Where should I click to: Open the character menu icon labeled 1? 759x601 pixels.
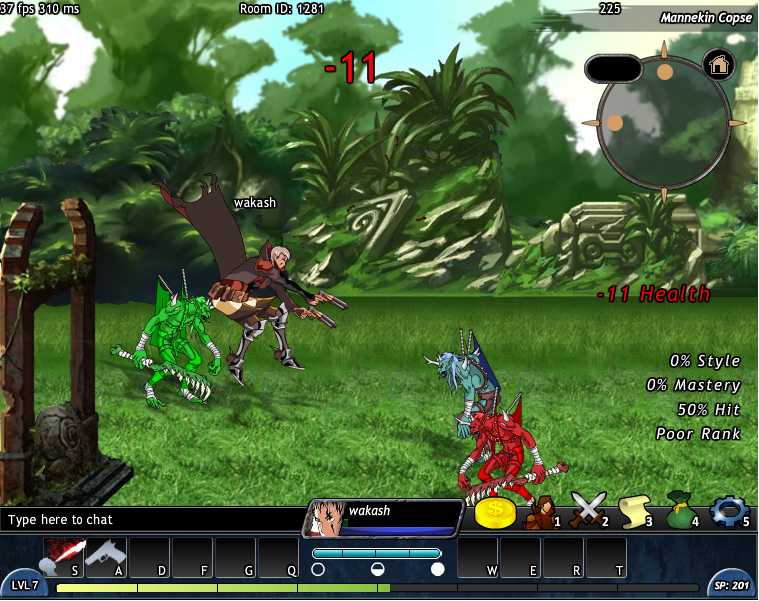[x=541, y=512]
